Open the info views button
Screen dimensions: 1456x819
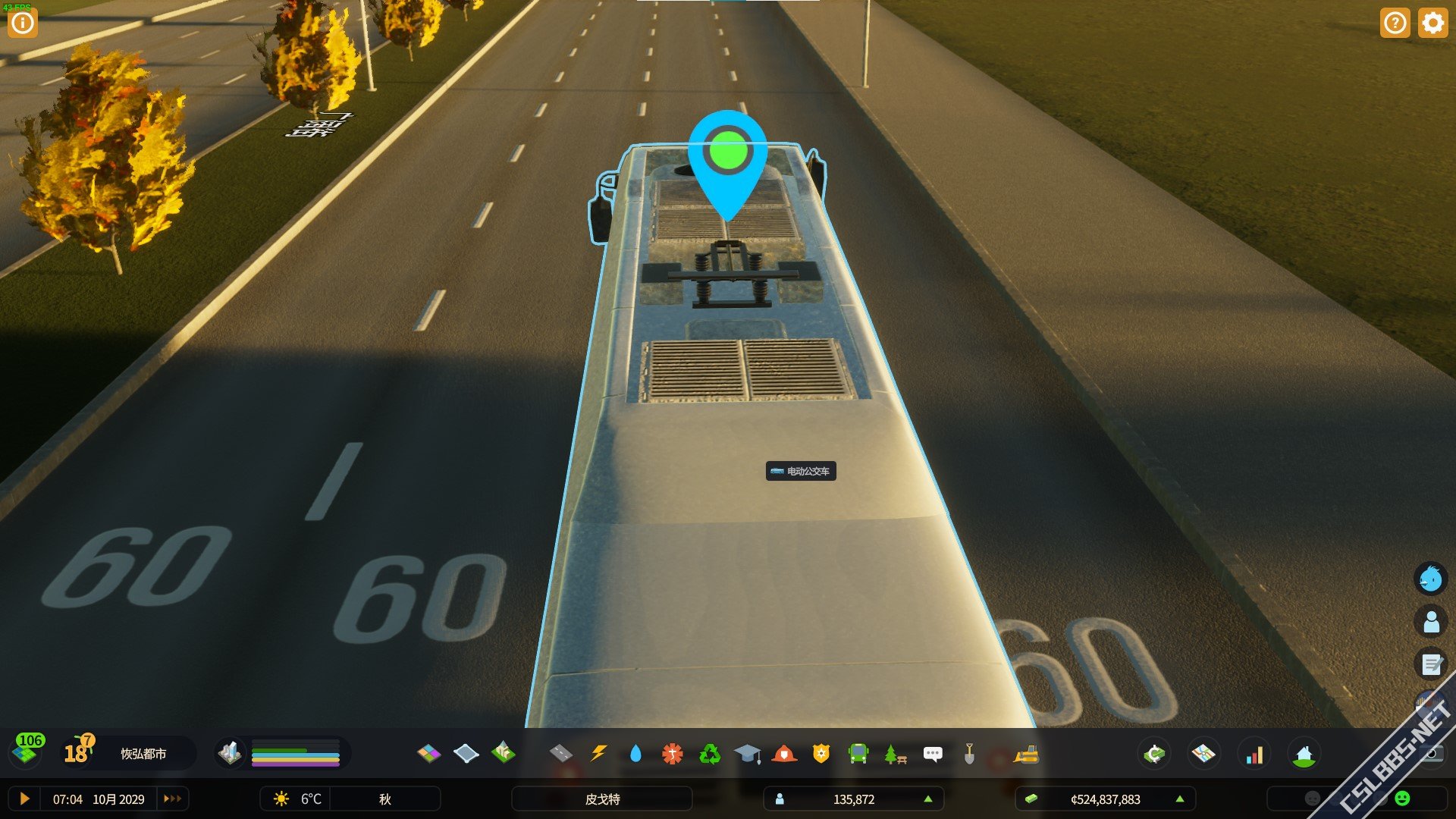coord(23,23)
